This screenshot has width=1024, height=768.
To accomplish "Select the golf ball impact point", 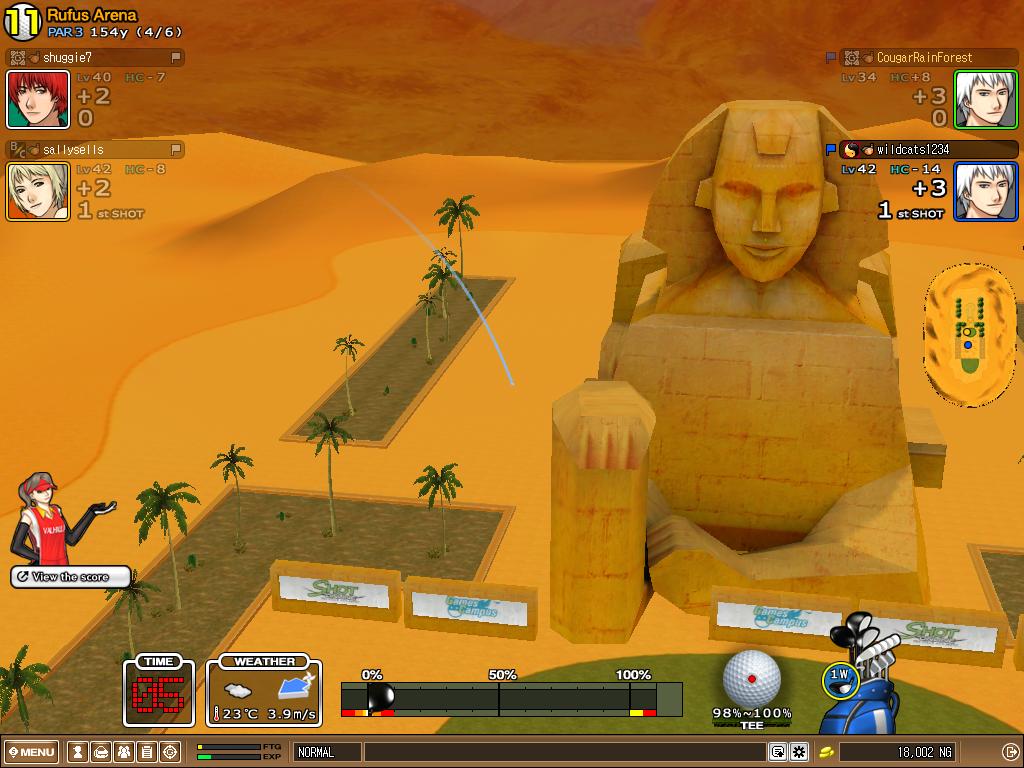I will 751,678.
